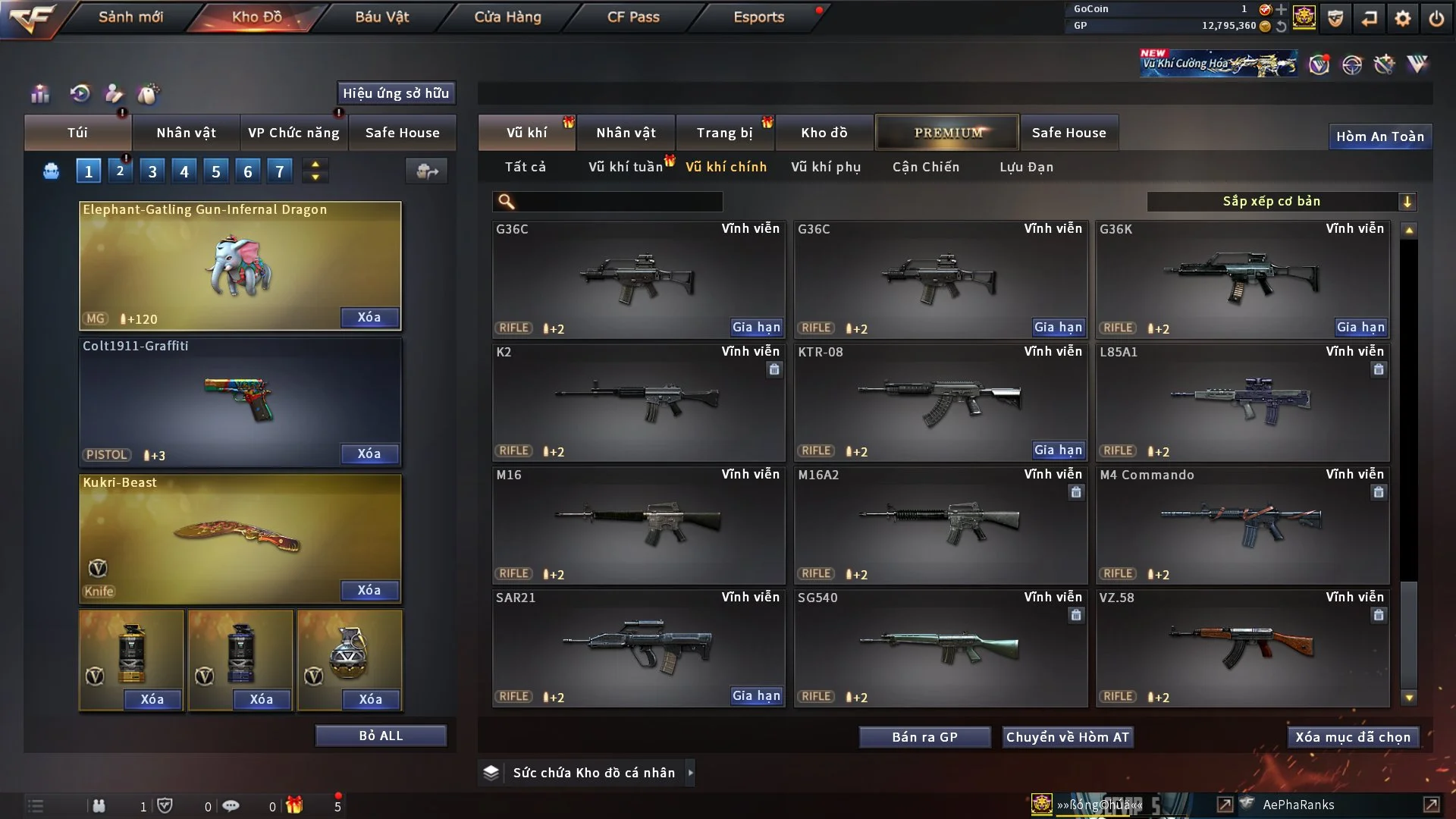
Task: Show the Vũ khí phụ category
Action: point(826,167)
